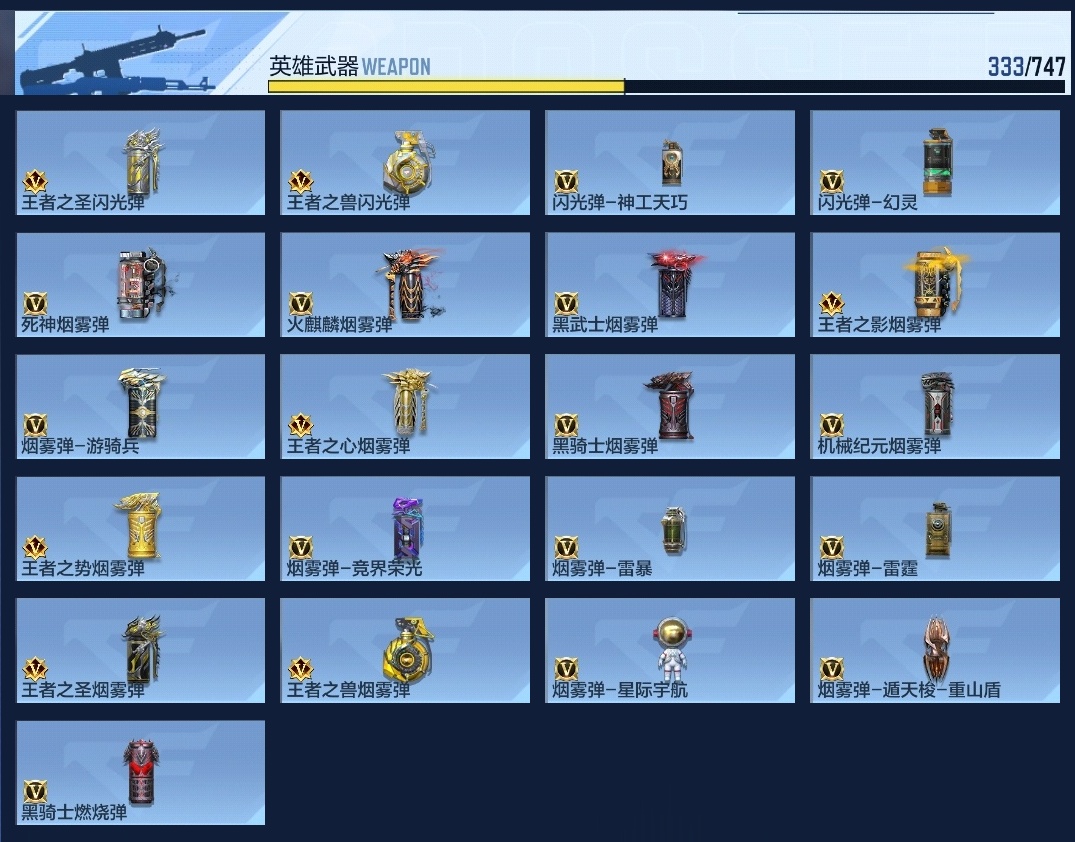Choose the 王者之兽闪光弹 grenade
This screenshot has width=1075, height=842.
(405, 162)
